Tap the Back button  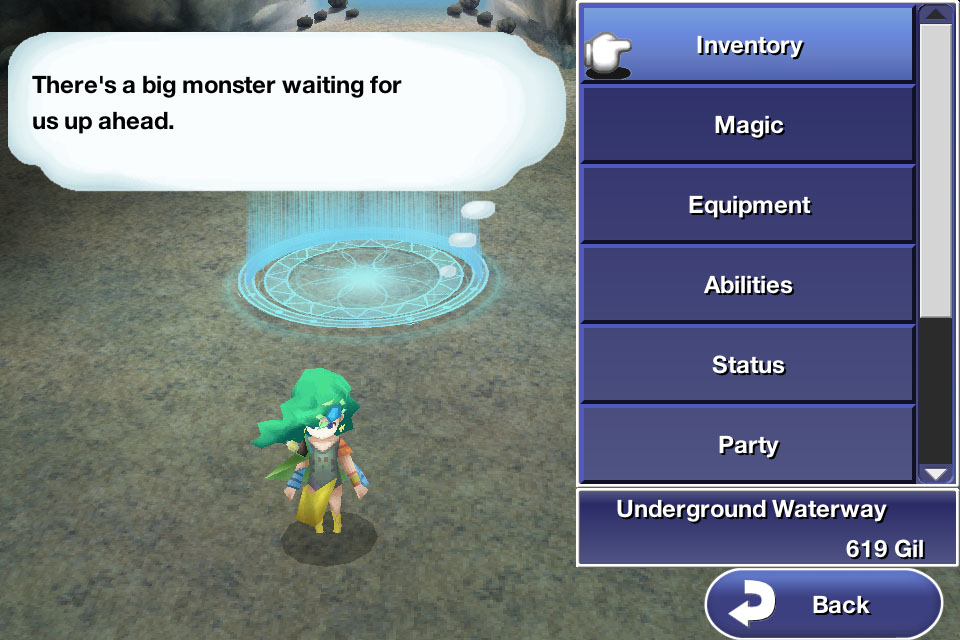coord(824,604)
